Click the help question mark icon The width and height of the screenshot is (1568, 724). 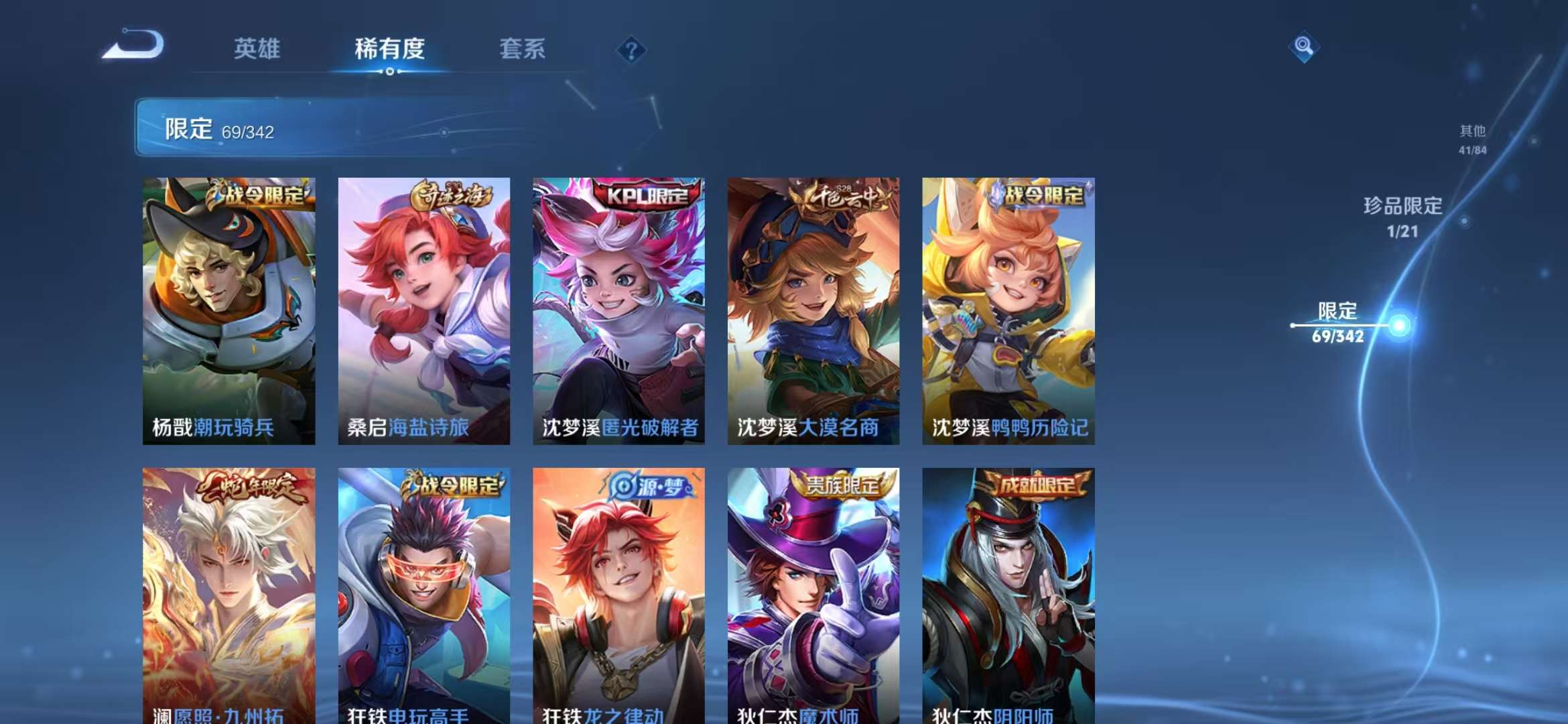[631, 48]
